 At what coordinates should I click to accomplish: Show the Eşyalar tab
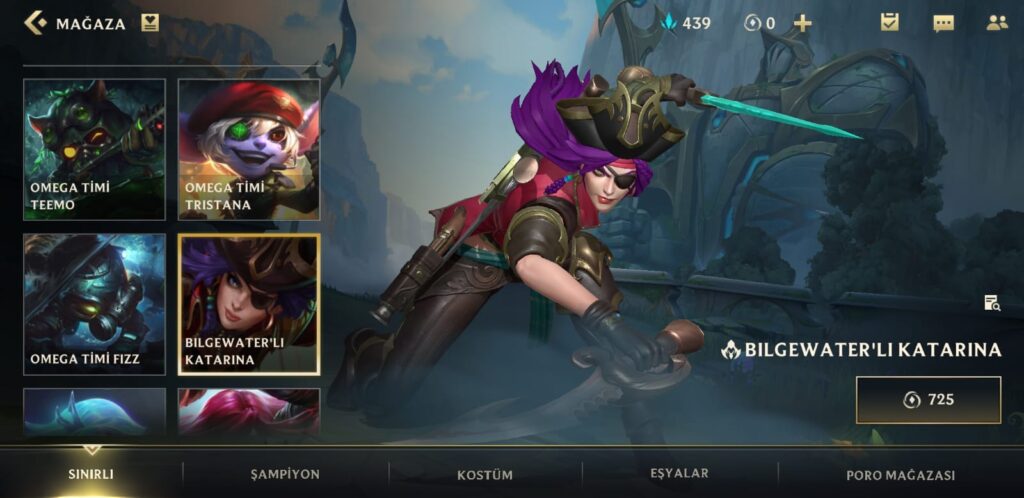pyautogui.click(x=680, y=473)
